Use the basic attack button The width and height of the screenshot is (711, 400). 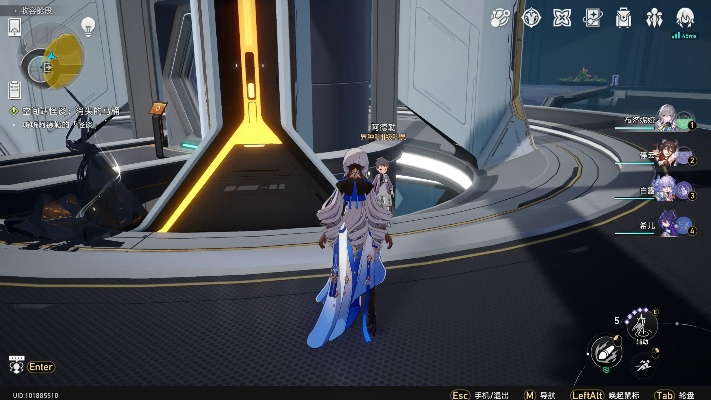pos(603,351)
